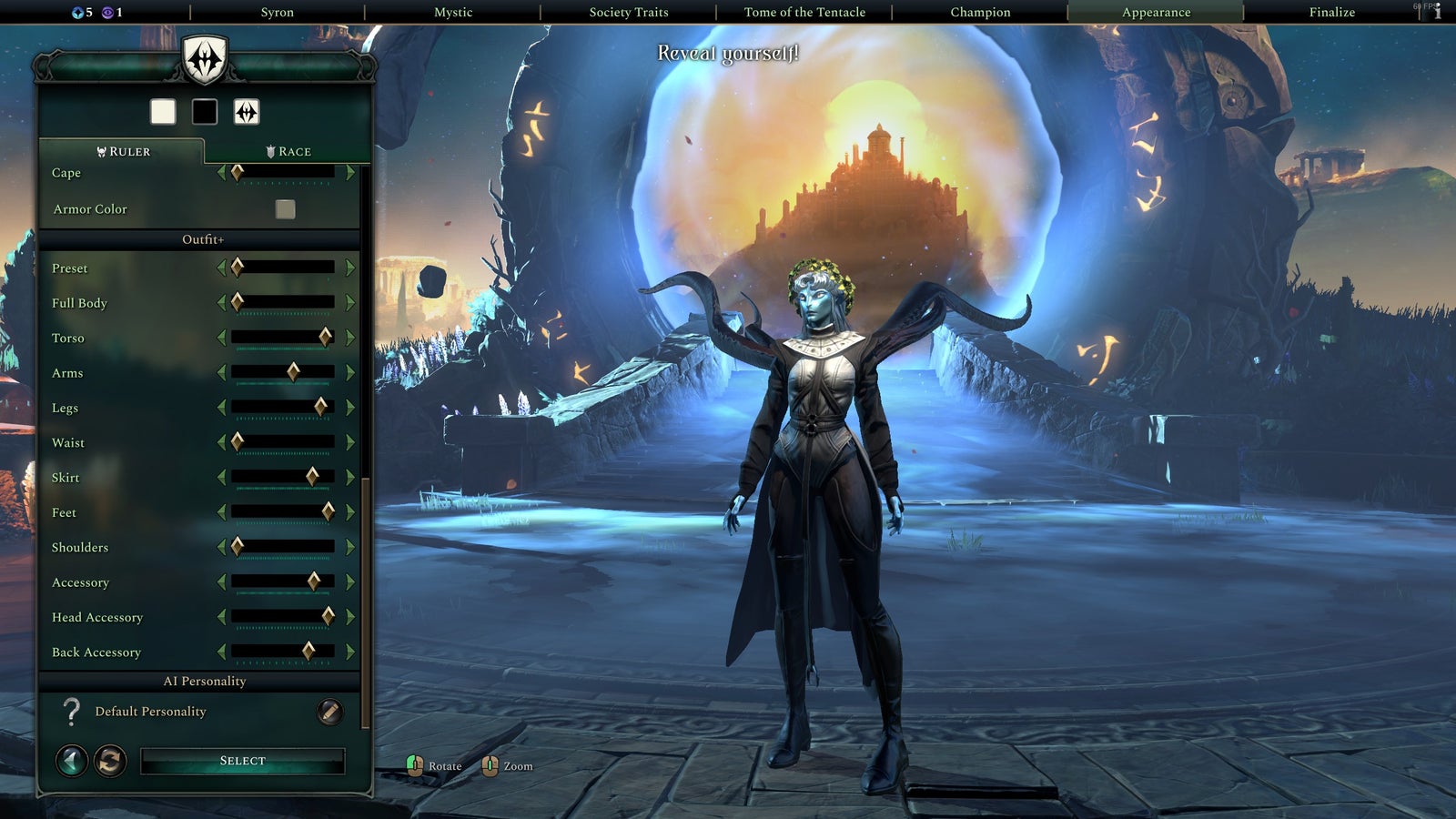
Task: Click the question mark help icon
Action: click(71, 712)
